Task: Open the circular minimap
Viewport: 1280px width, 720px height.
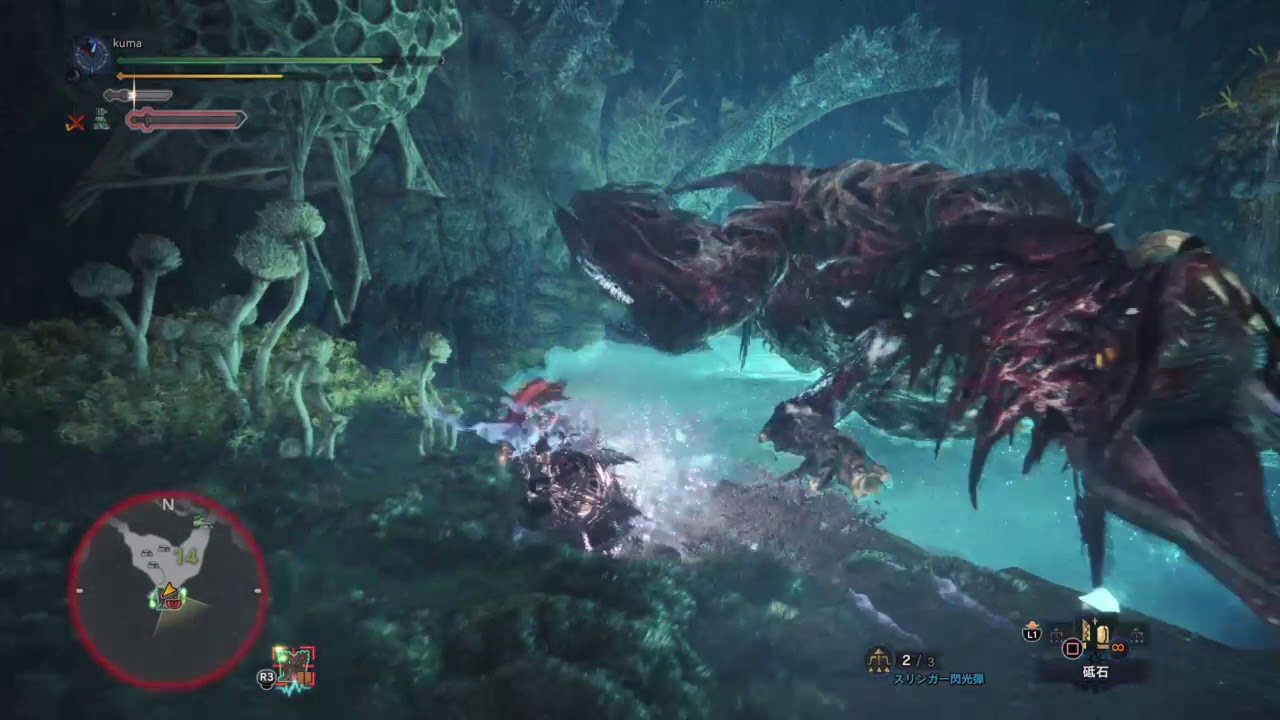Action: point(168,590)
